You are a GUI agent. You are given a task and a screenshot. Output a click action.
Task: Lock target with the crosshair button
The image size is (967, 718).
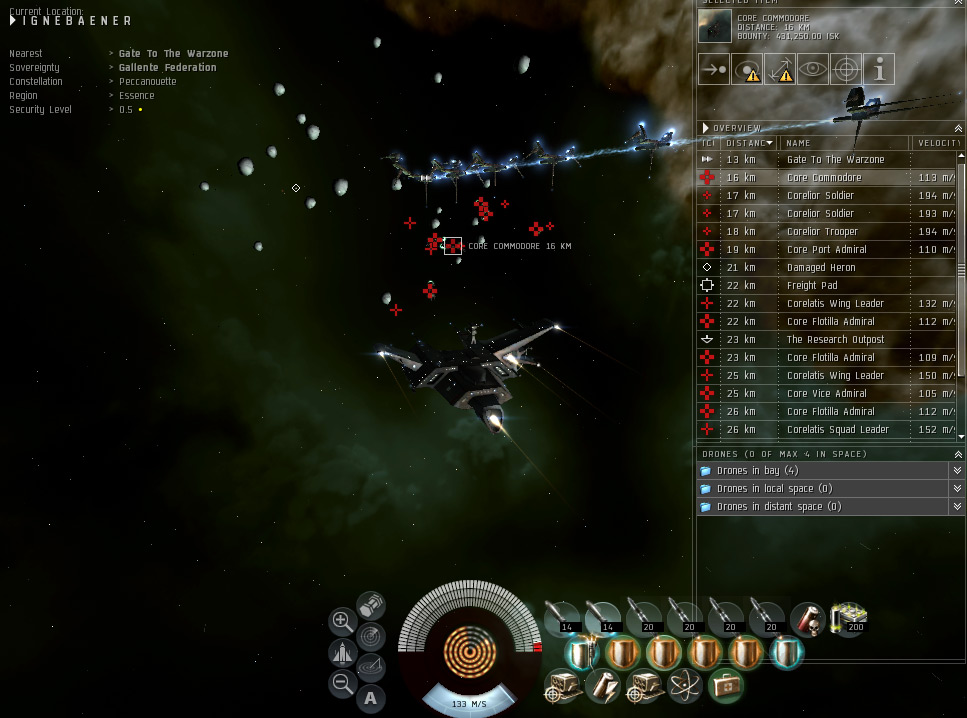[846, 69]
